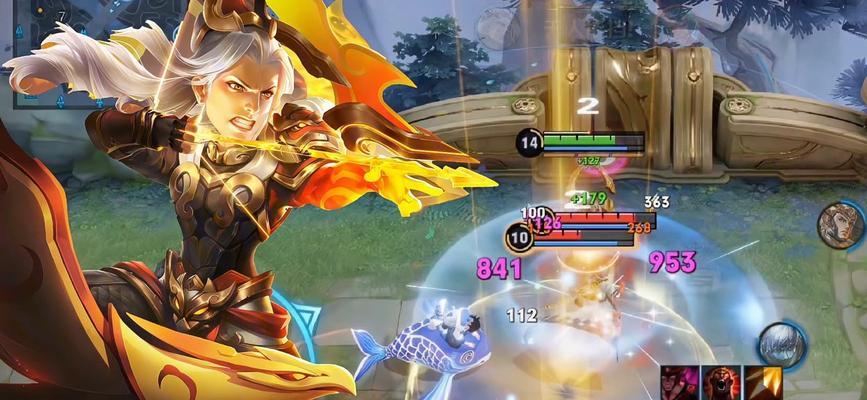Select the golden blade icon

coord(764,383)
